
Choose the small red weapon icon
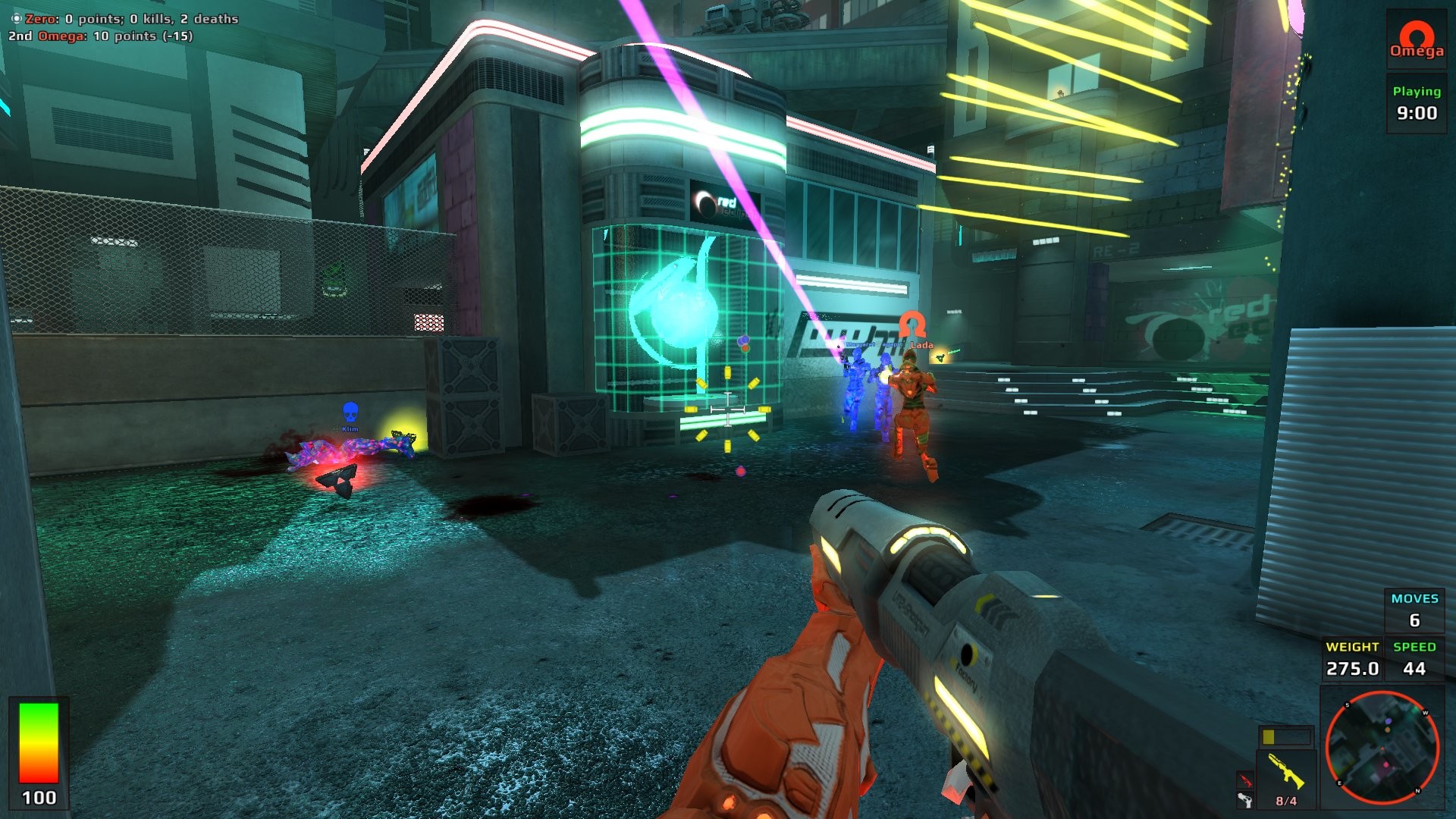(x=1245, y=780)
